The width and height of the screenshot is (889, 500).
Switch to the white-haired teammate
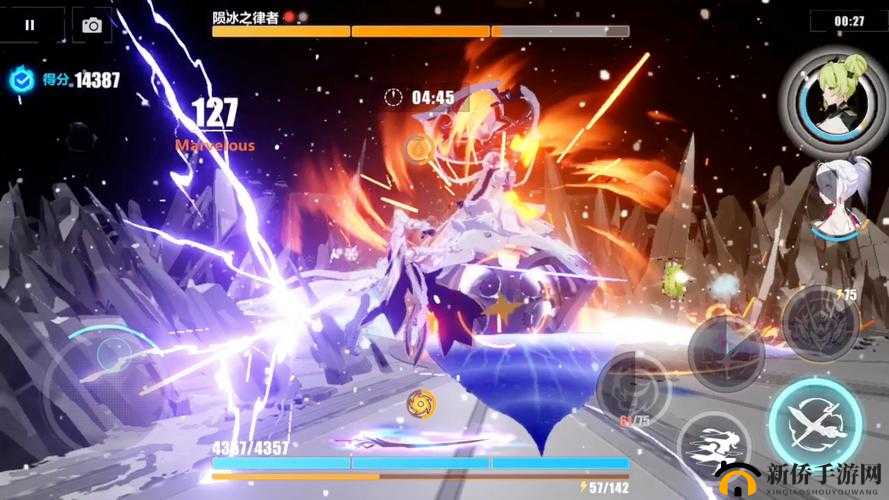pyautogui.click(x=839, y=198)
